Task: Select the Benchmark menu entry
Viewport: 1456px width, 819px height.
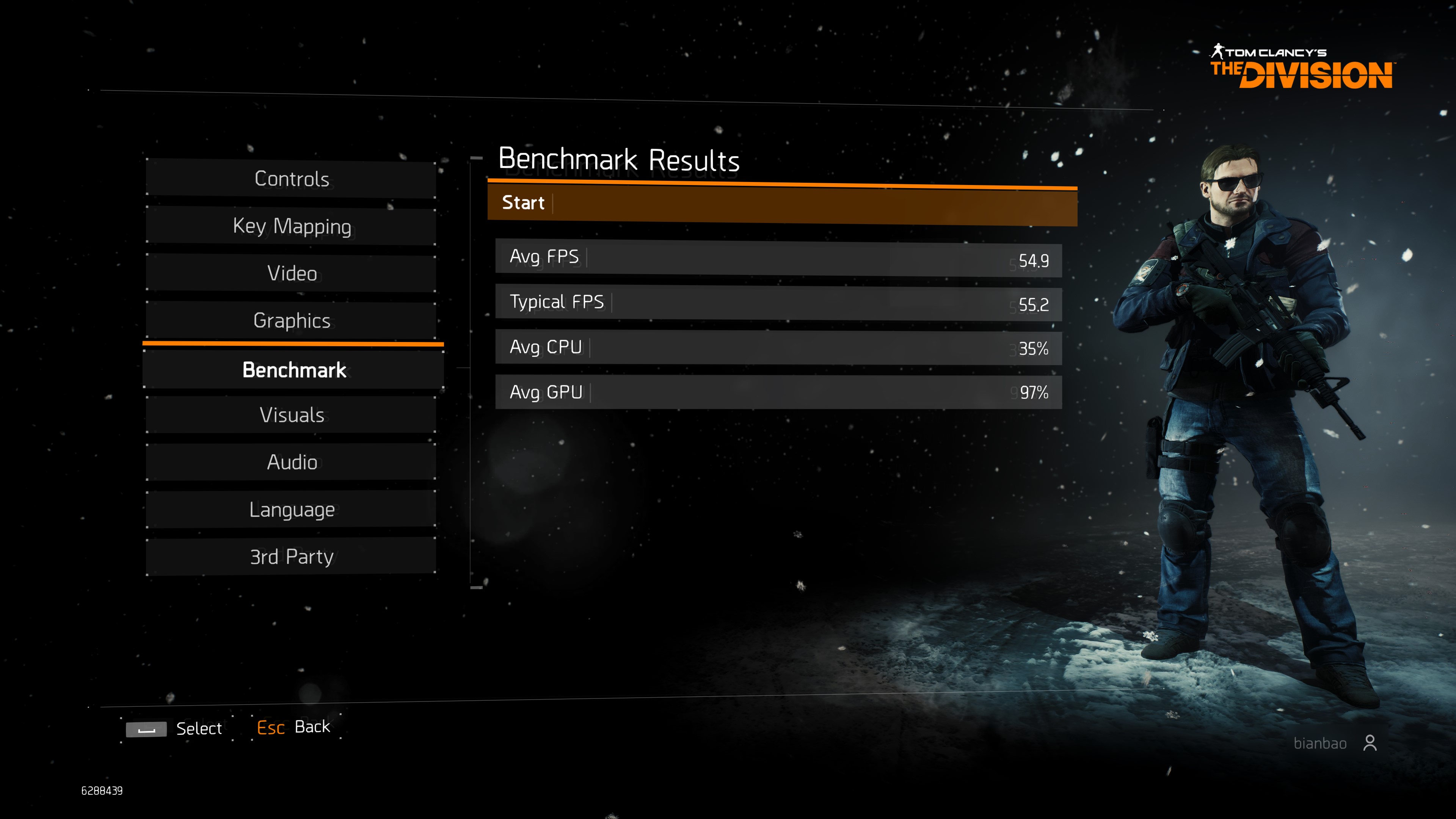Action: point(293,370)
